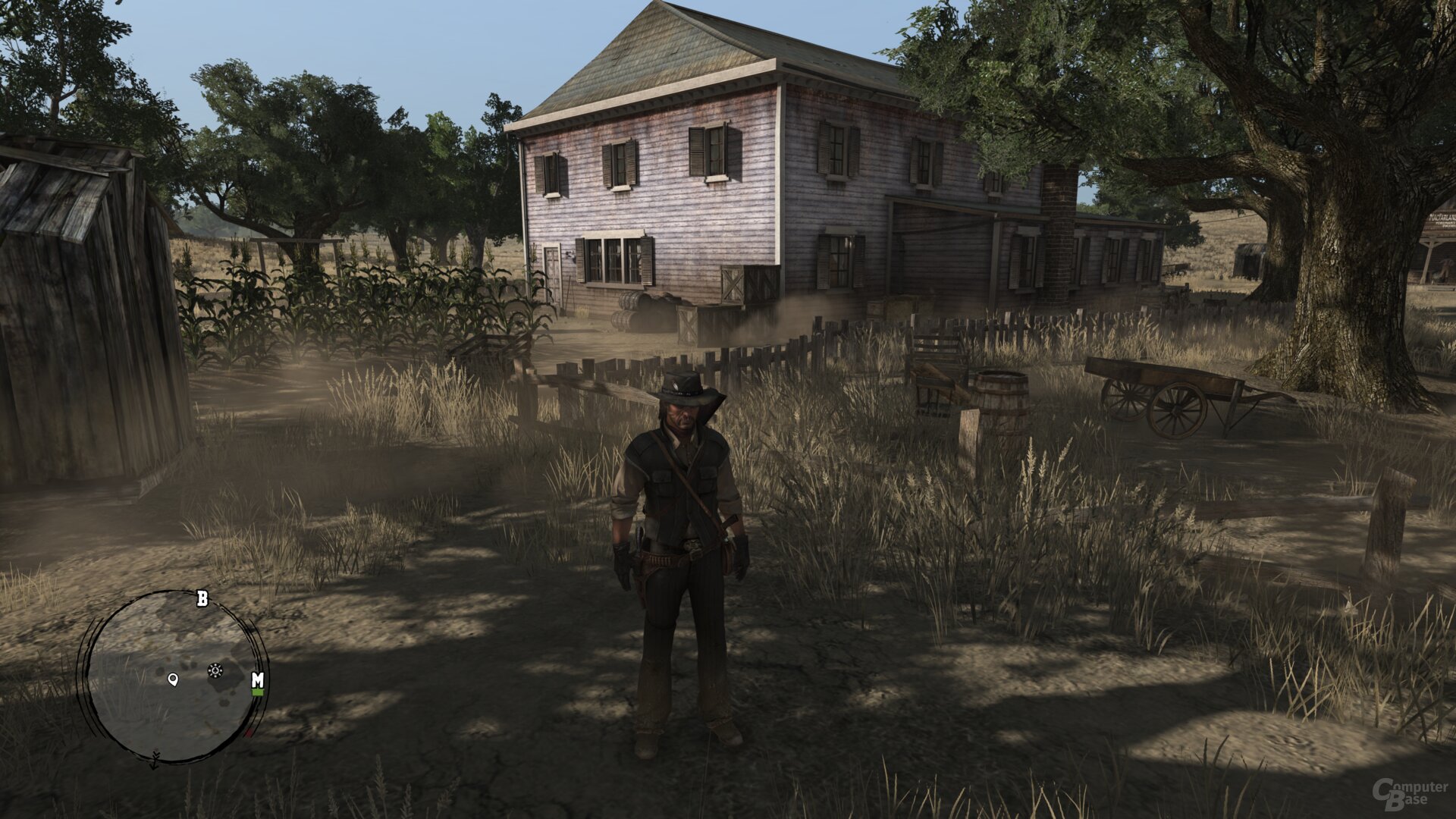Click the compass arrow below the minimap

click(x=155, y=762)
